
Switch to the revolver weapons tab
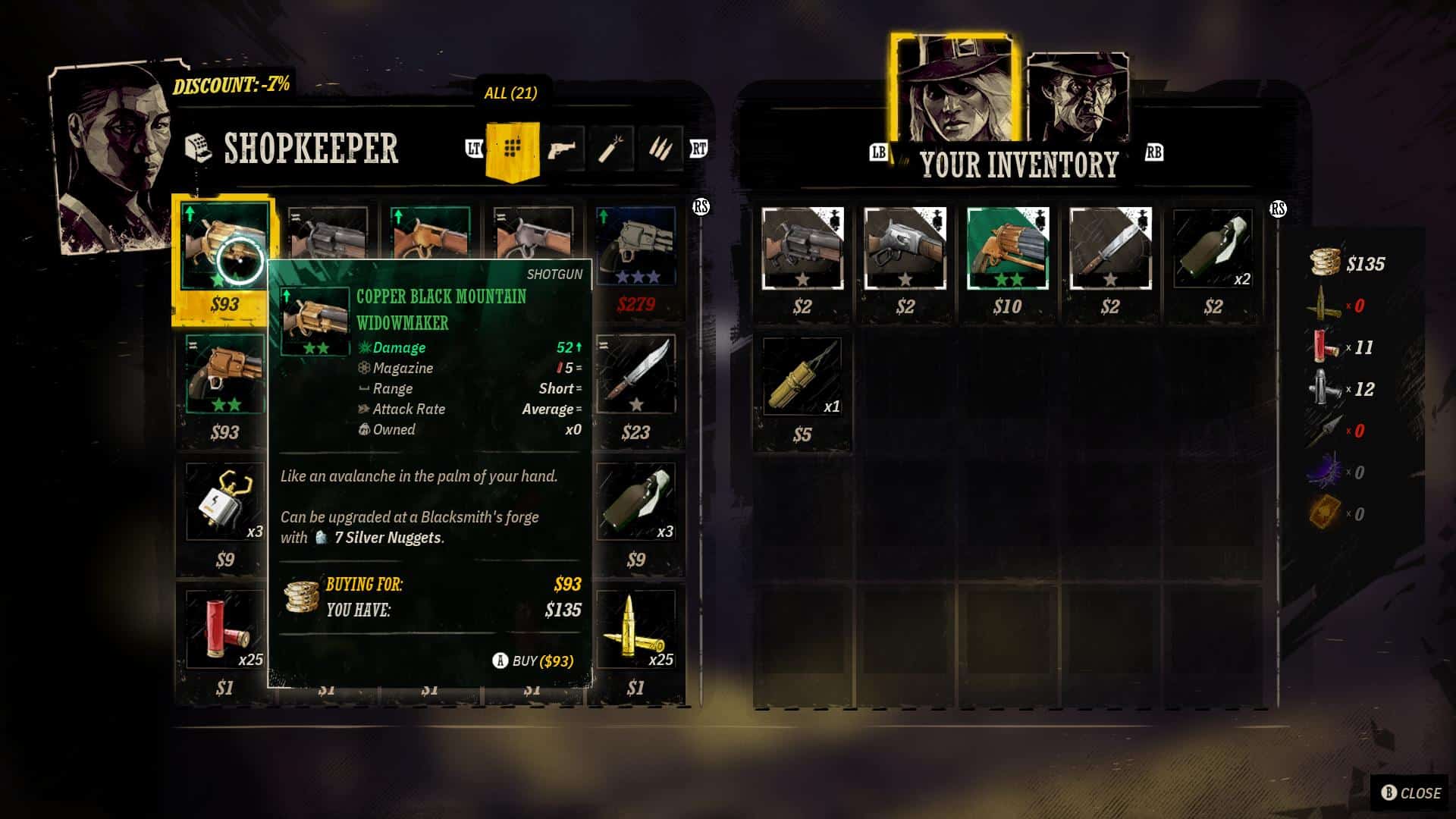pyautogui.click(x=561, y=149)
